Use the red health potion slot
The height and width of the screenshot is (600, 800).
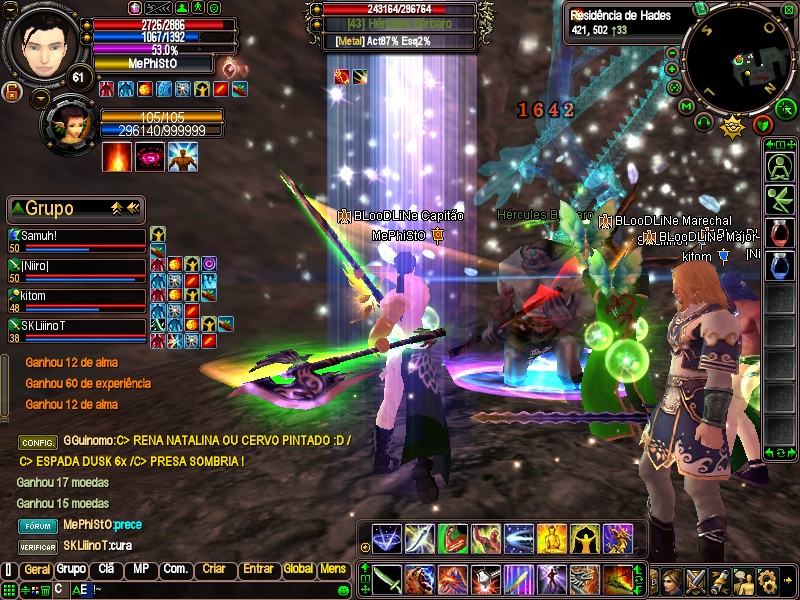click(x=780, y=233)
